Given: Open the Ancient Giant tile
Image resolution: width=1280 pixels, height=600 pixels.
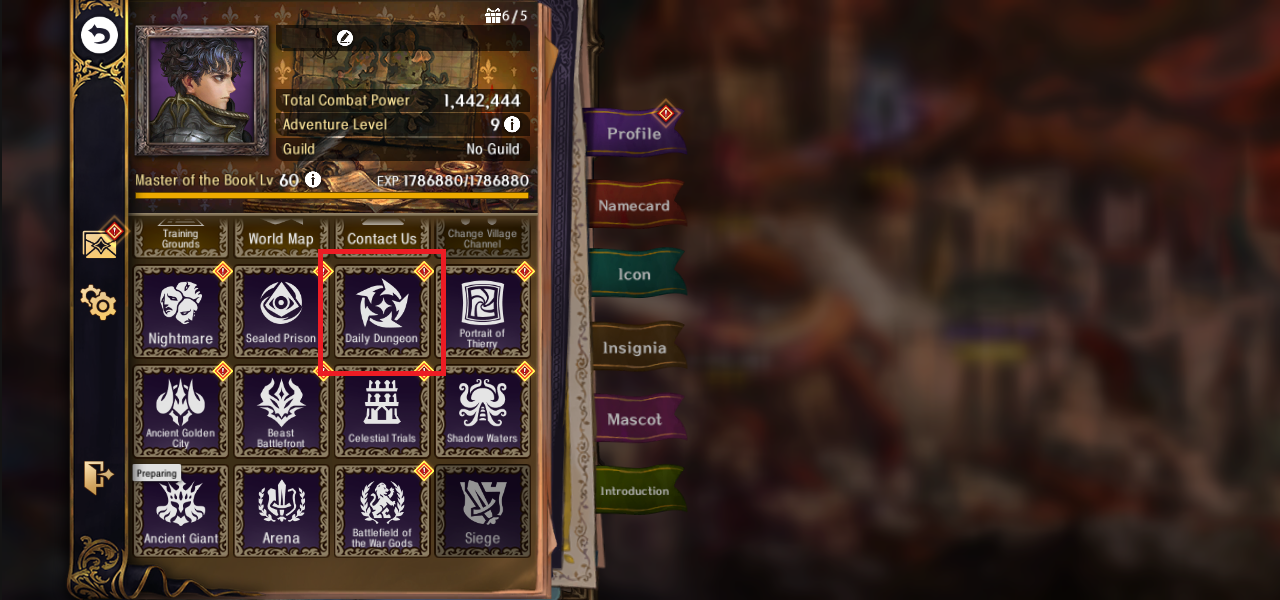Looking at the screenshot, I should click(181, 510).
